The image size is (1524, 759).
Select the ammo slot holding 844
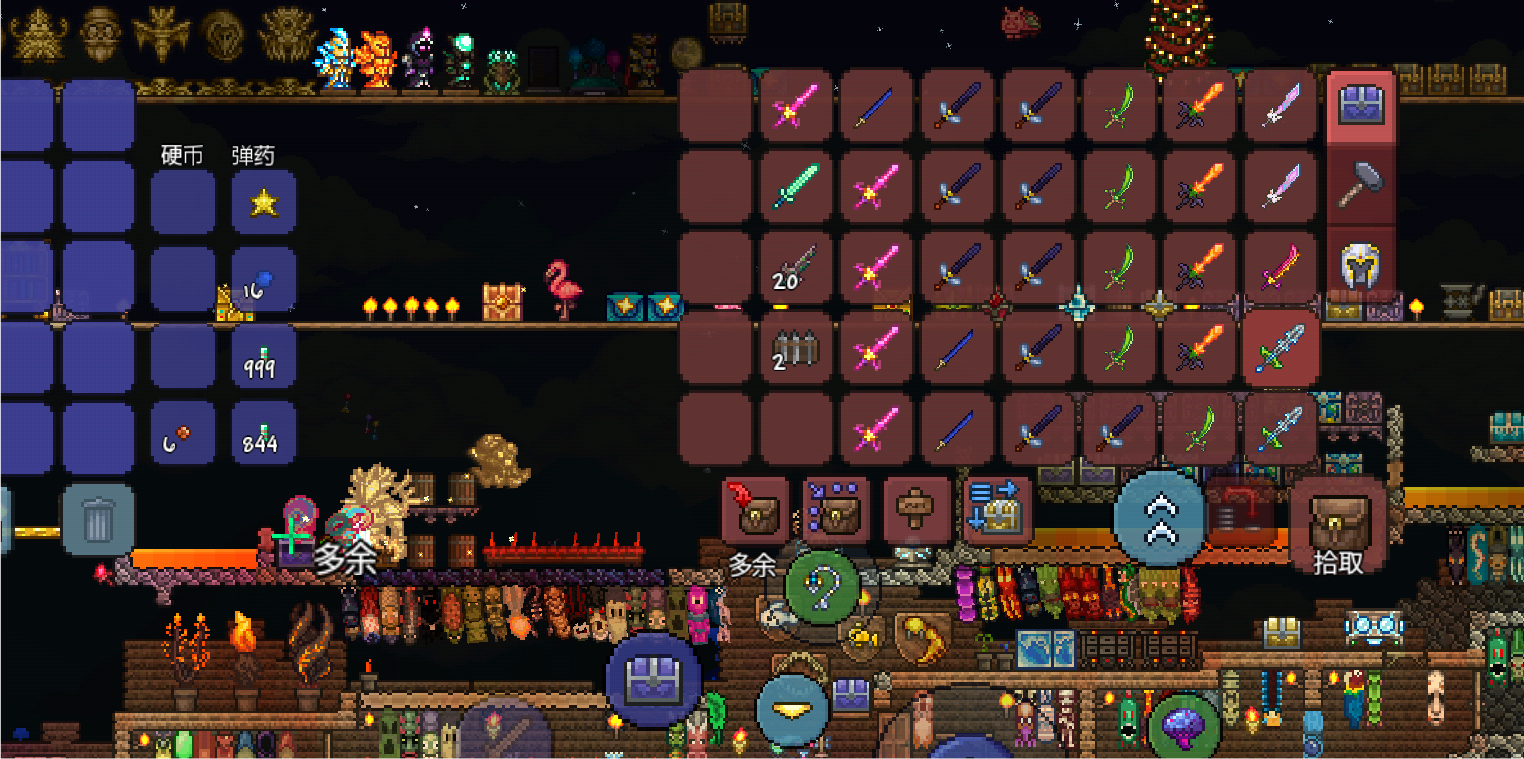pos(263,434)
